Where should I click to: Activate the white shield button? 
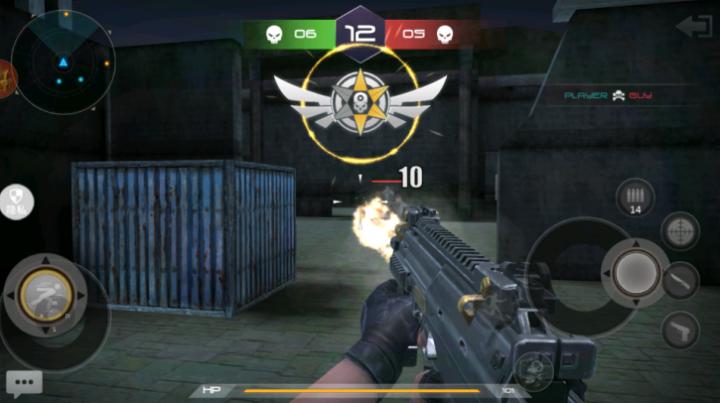point(17,201)
